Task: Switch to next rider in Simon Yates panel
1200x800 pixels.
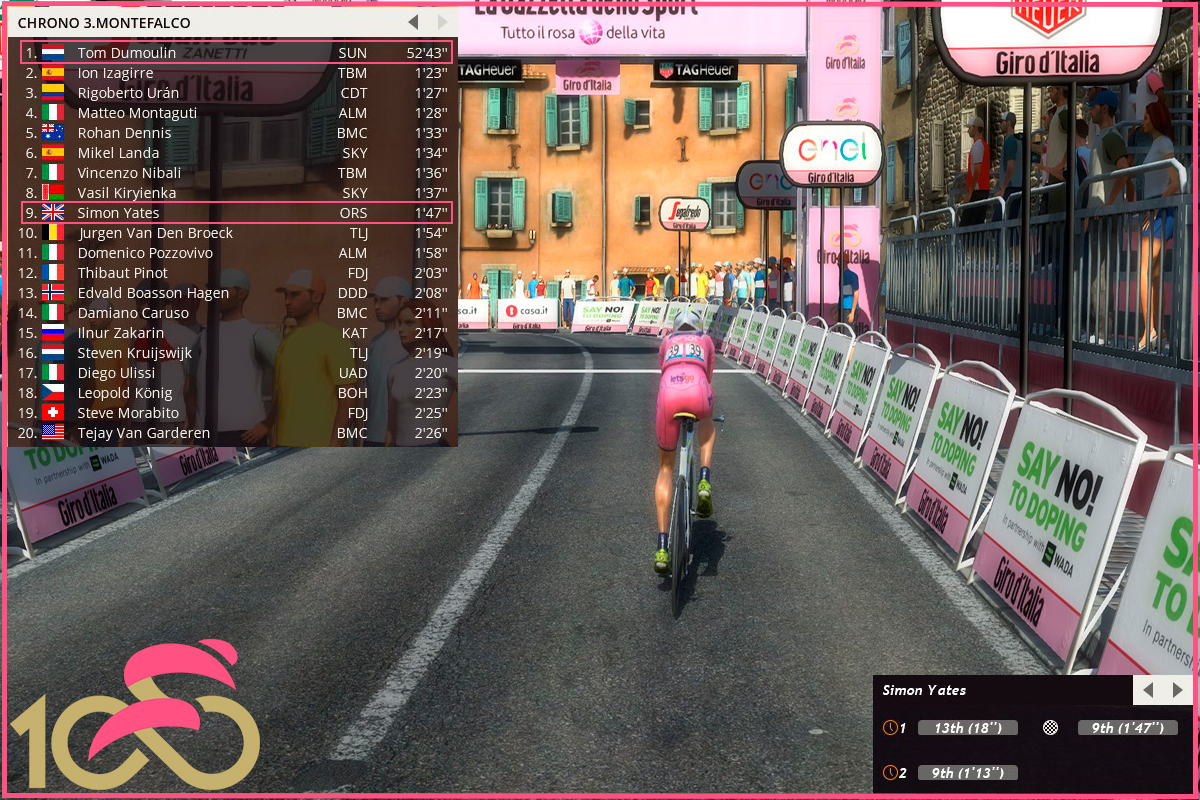Action: 1177,690
